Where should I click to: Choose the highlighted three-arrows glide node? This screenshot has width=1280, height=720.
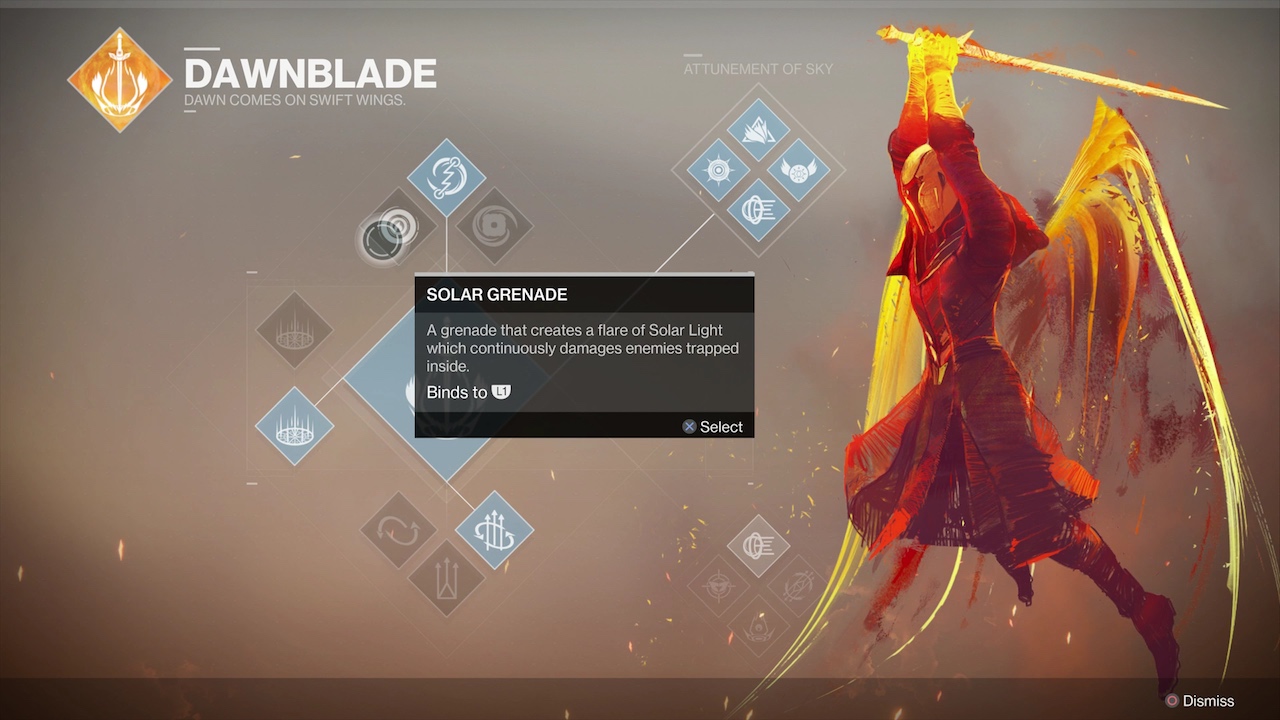coord(494,530)
